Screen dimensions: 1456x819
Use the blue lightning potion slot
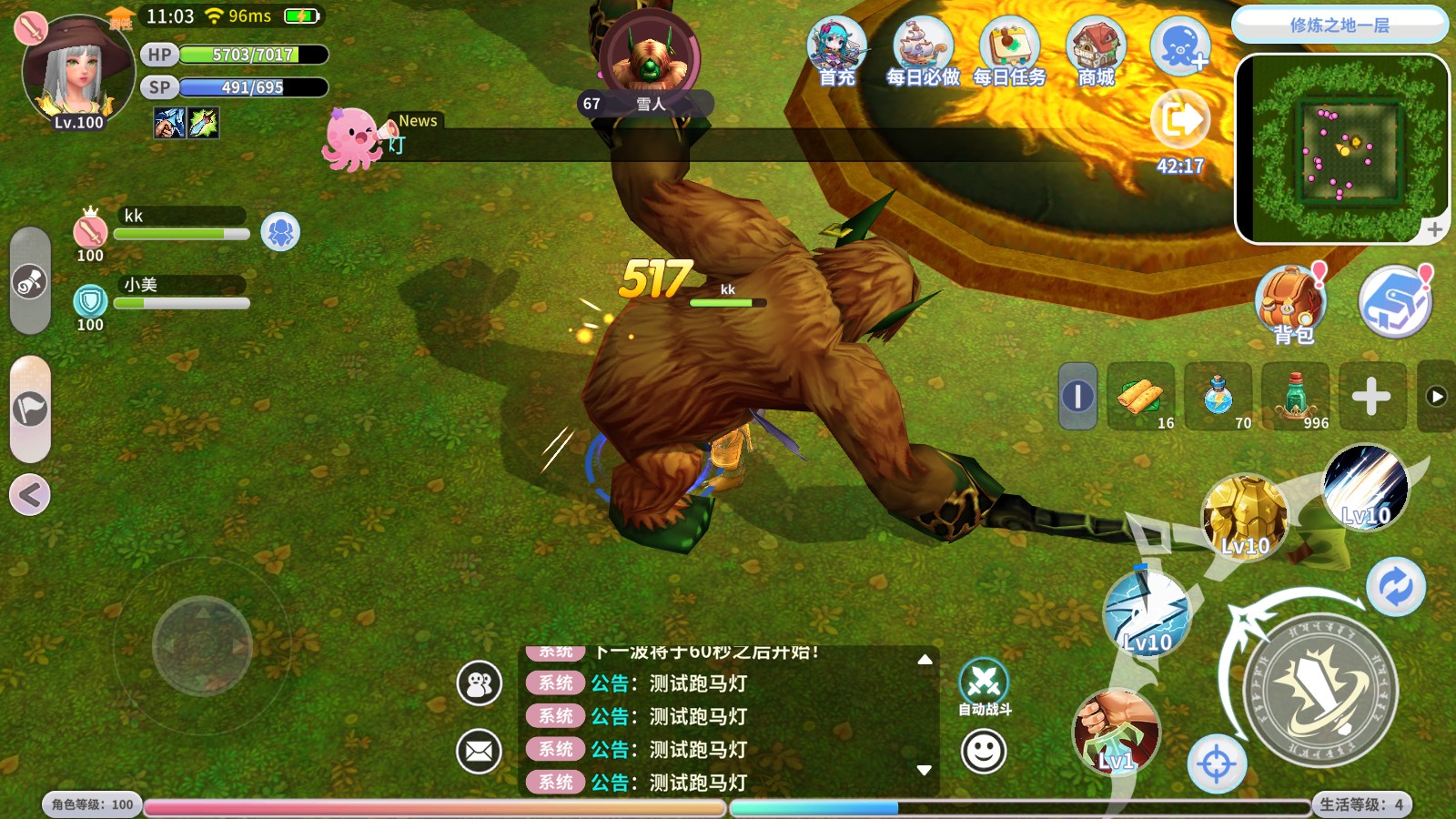[1219, 397]
